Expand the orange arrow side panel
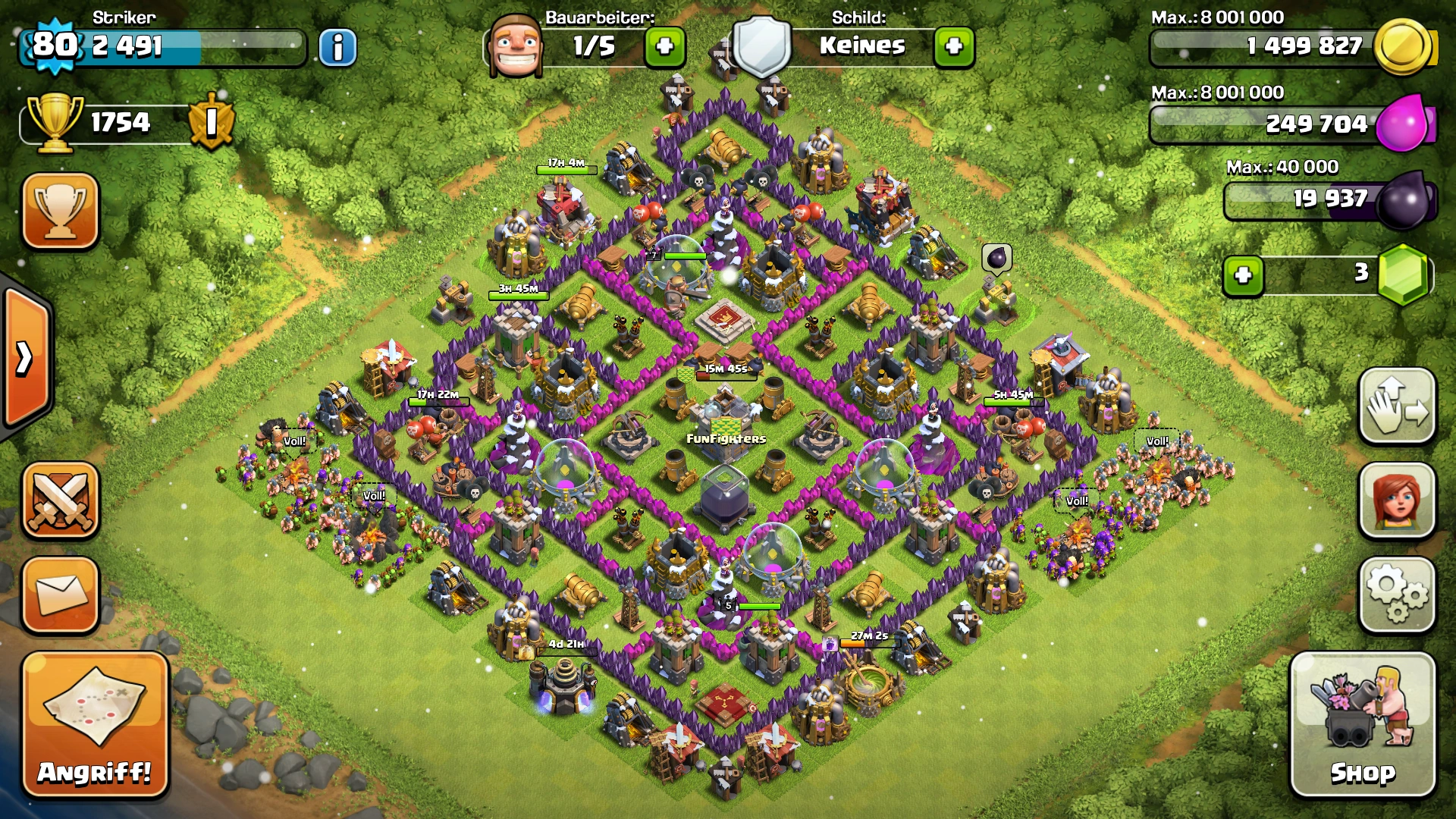The image size is (1456, 819). click(x=27, y=358)
